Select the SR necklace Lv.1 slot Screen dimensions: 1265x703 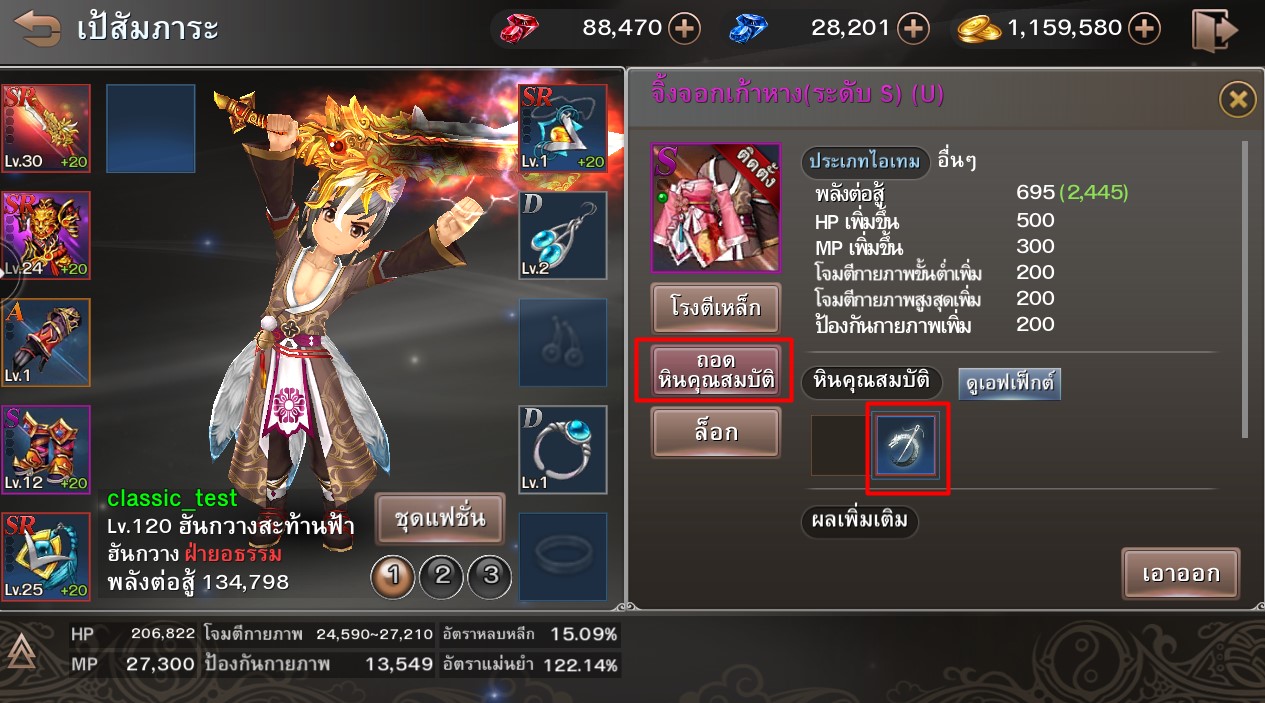click(563, 128)
